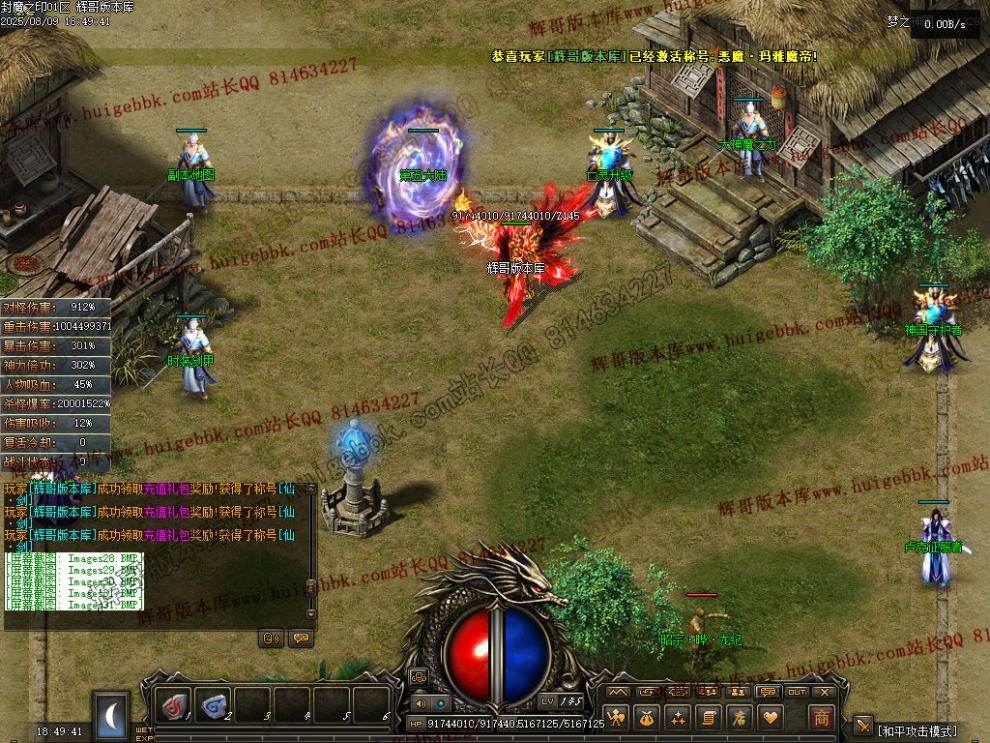
Task: Select the chat message button on top row
Action: (x=768, y=691)
